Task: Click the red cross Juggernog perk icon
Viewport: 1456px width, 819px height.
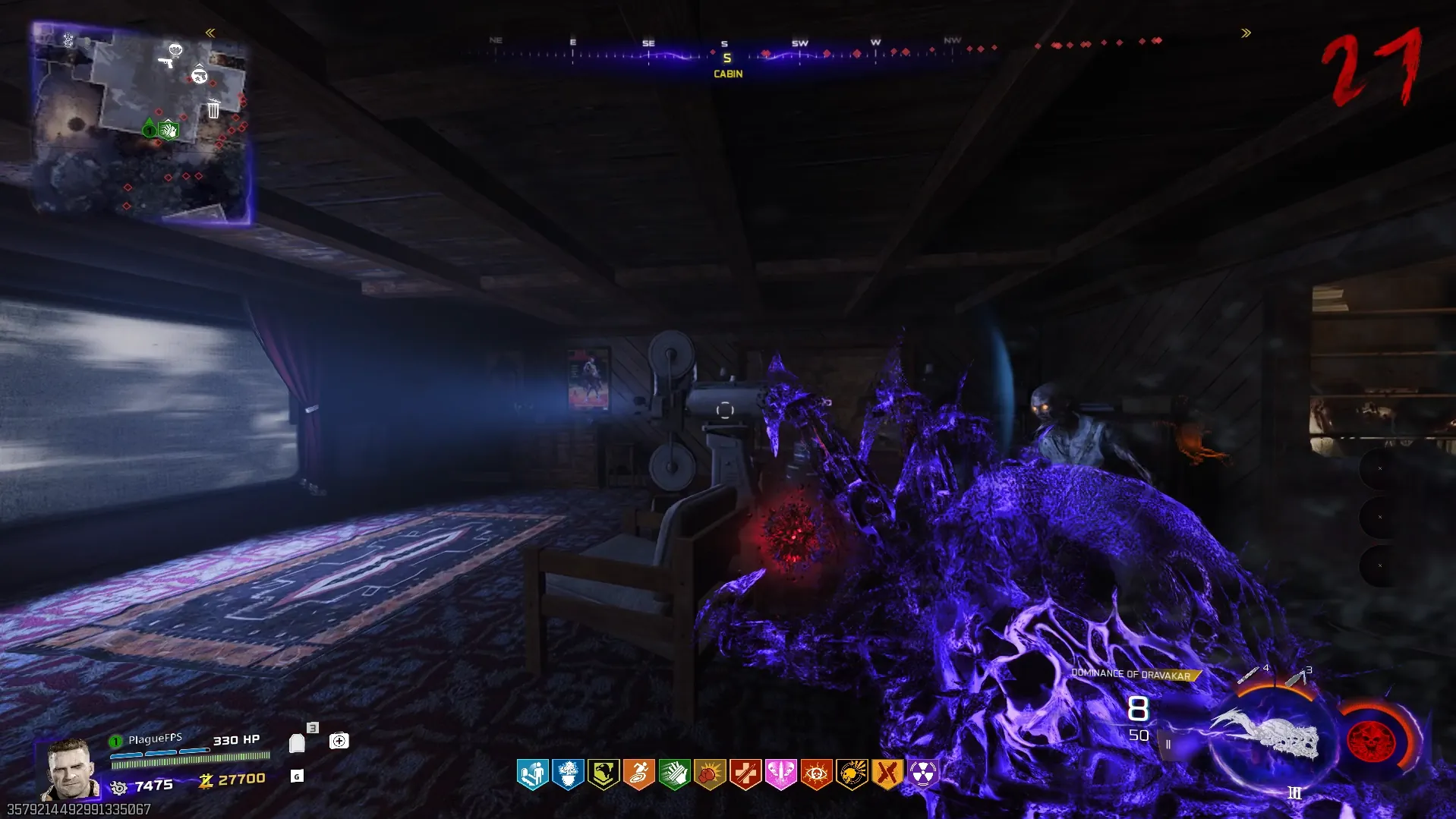Action: tap(745, 774)
